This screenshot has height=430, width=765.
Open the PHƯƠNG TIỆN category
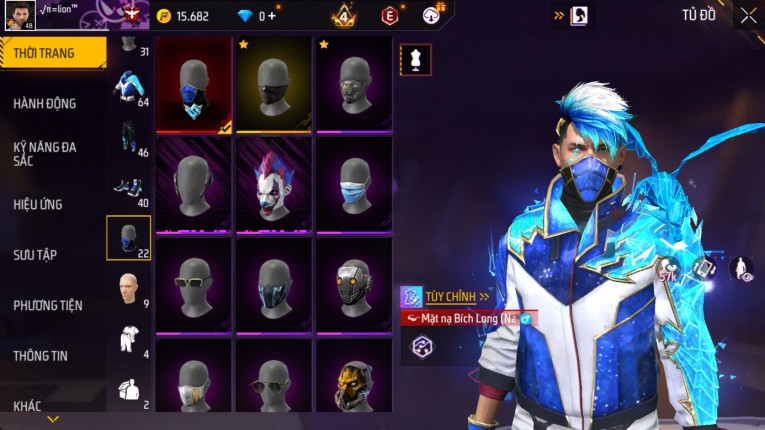tap(48, 305)
